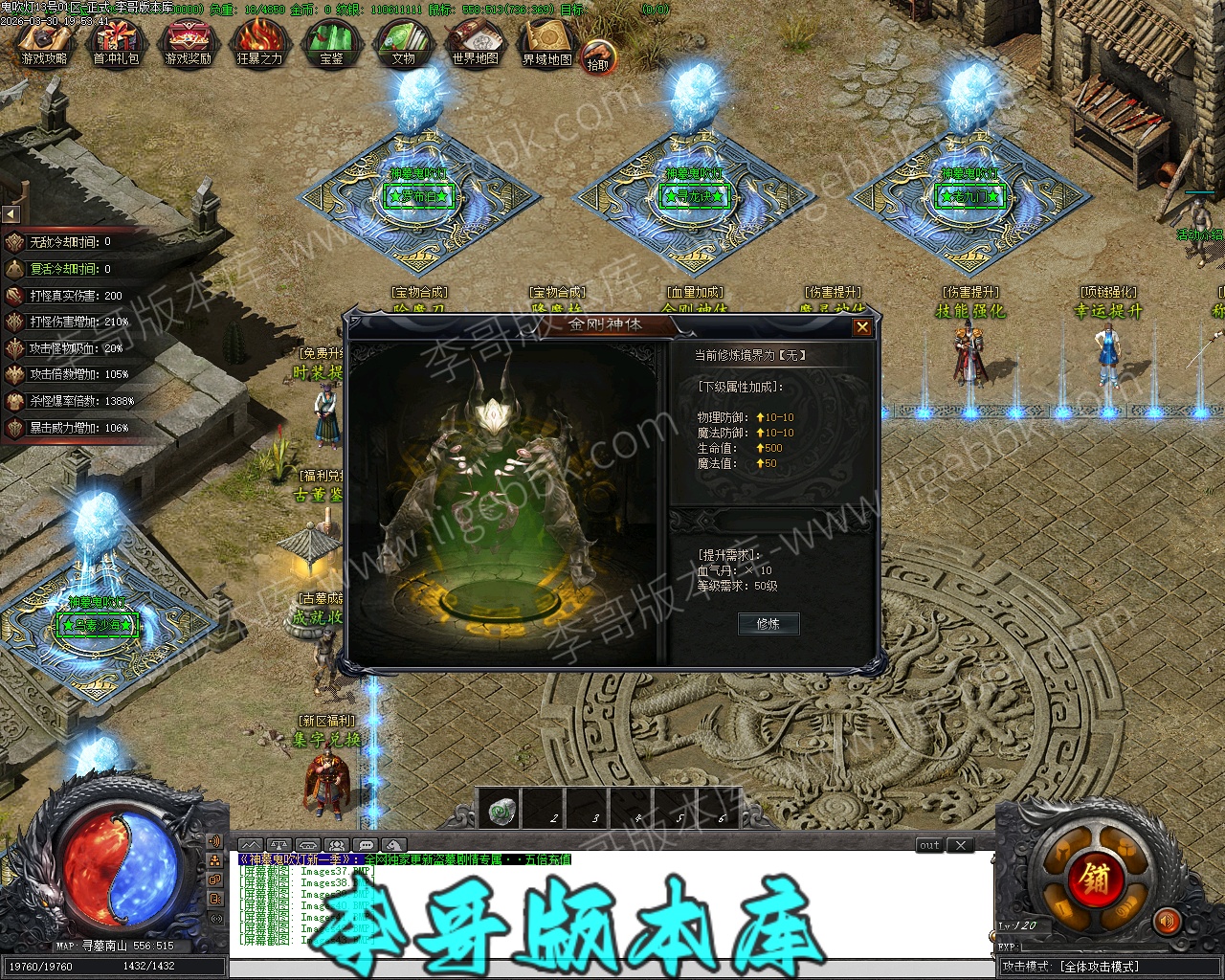The height and width of the screenshot is (980, 1225).
Task: Open the 游戏奖励 rewards chest
Action: click(x=188, y=44)
